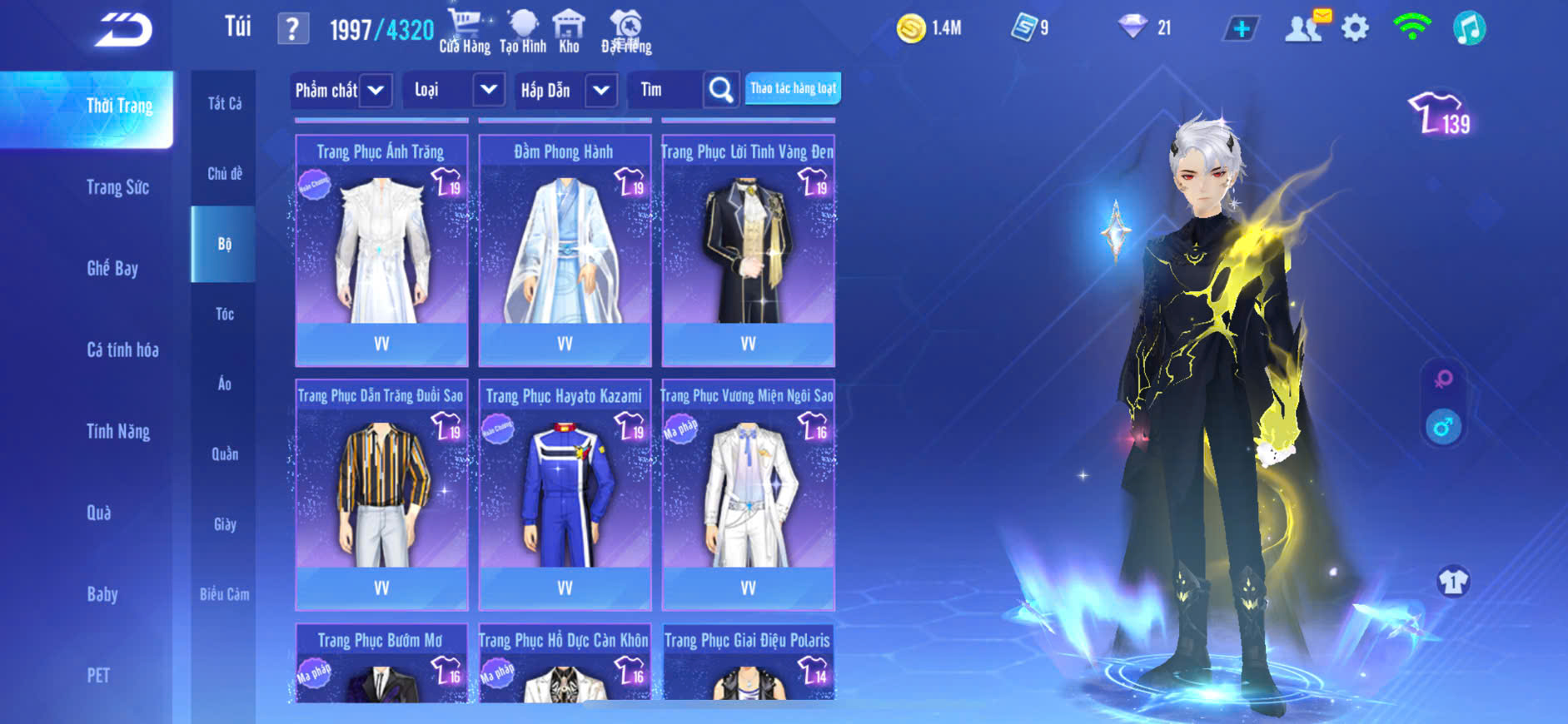Open the gear settings icon
This screenshot has height=724, width=1568.
tap(1355, 29)
